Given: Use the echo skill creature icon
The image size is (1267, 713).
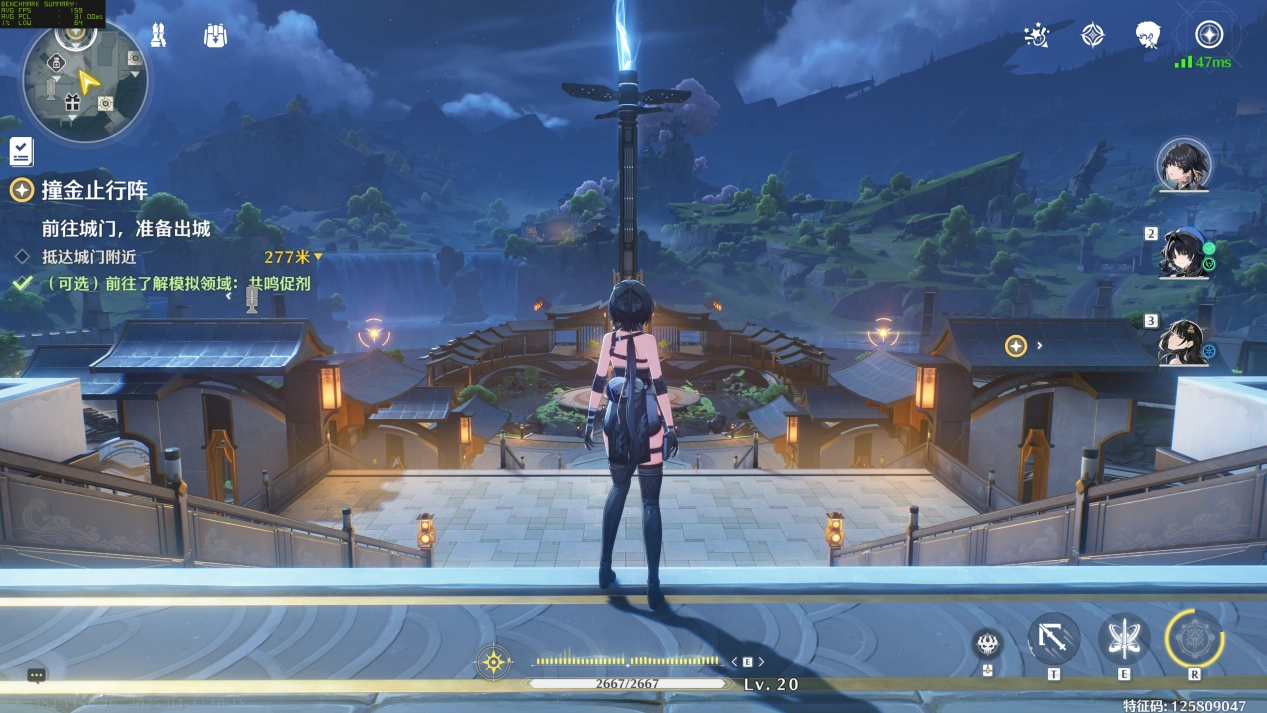Looking at the screenshot, I should 987,644.
